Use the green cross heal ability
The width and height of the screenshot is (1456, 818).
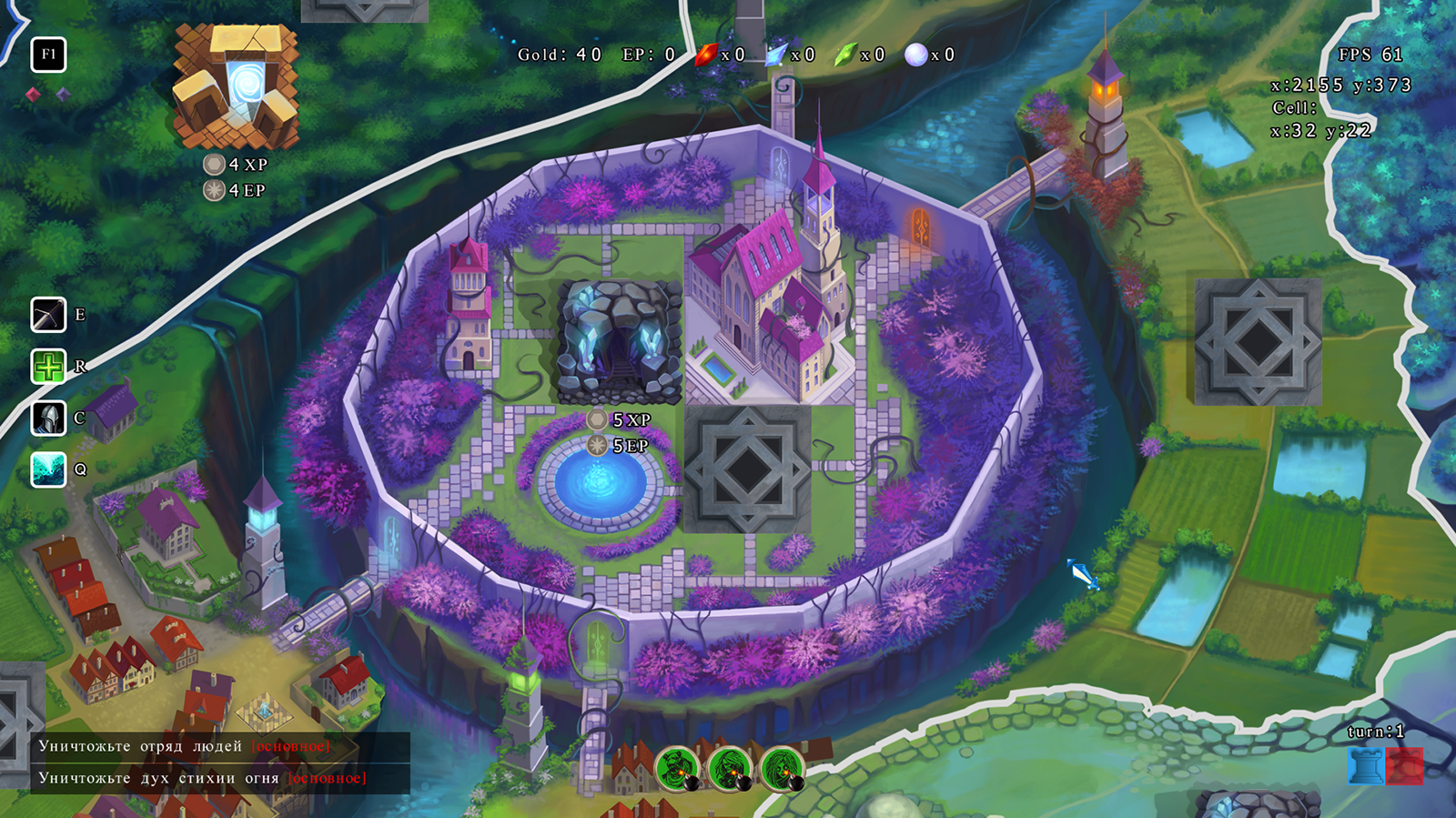pos(48,367)
